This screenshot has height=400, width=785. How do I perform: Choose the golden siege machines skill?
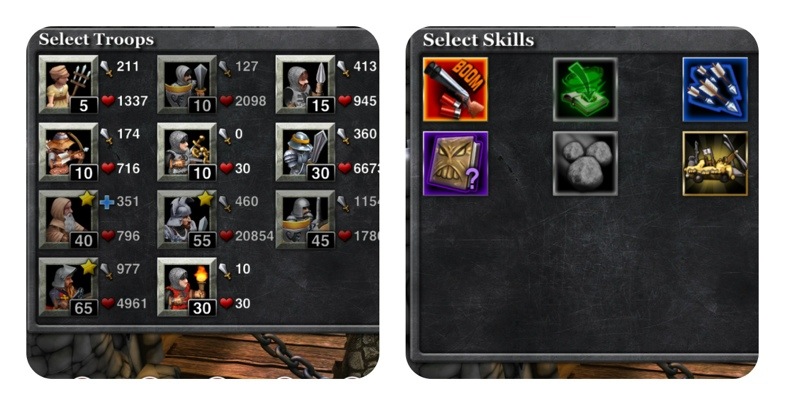pyautogui.click(x=715, y=163)
